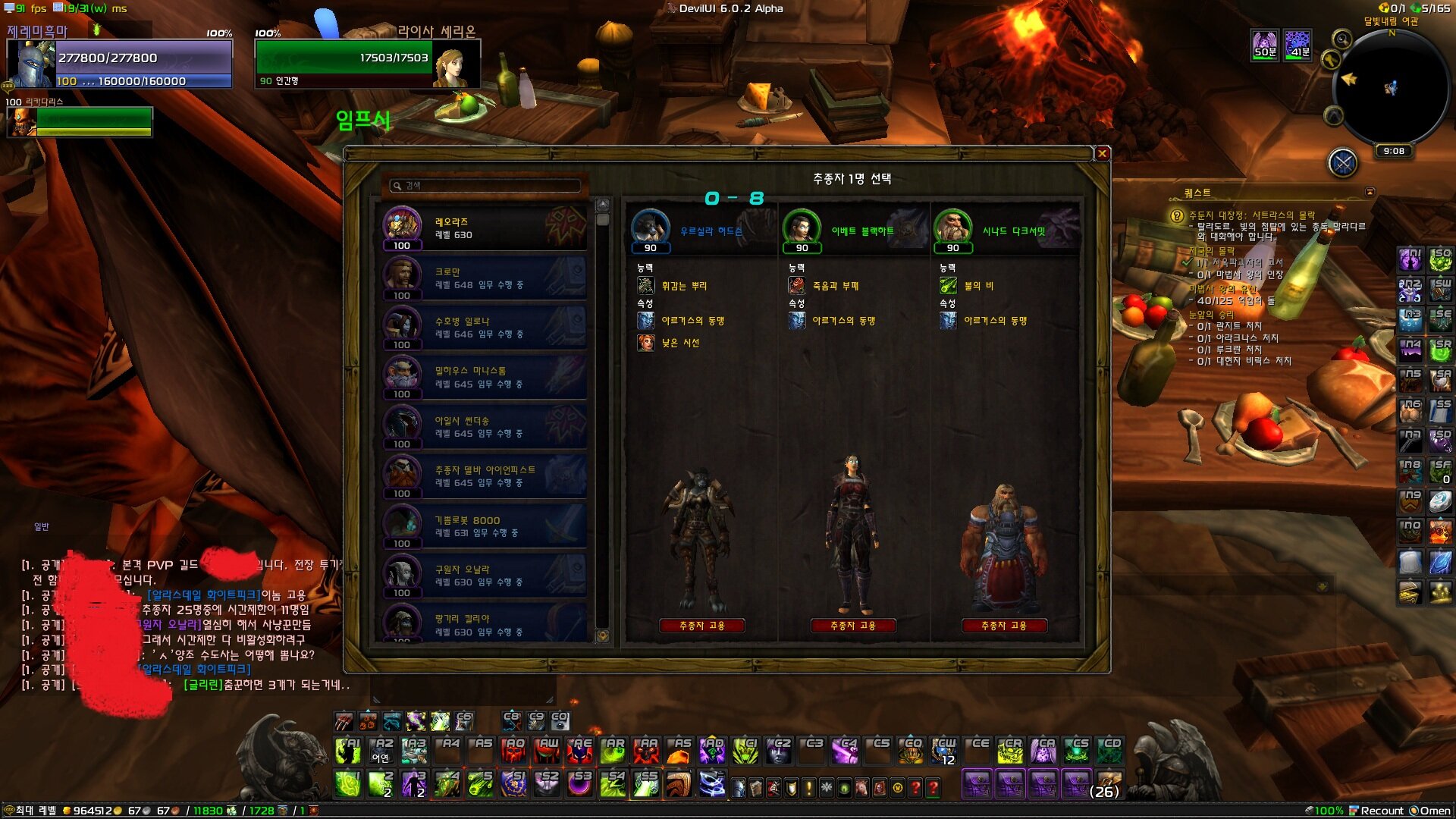
Task: Click the player portrait frame
Action: pyautogui.click(x=32, y=64)
